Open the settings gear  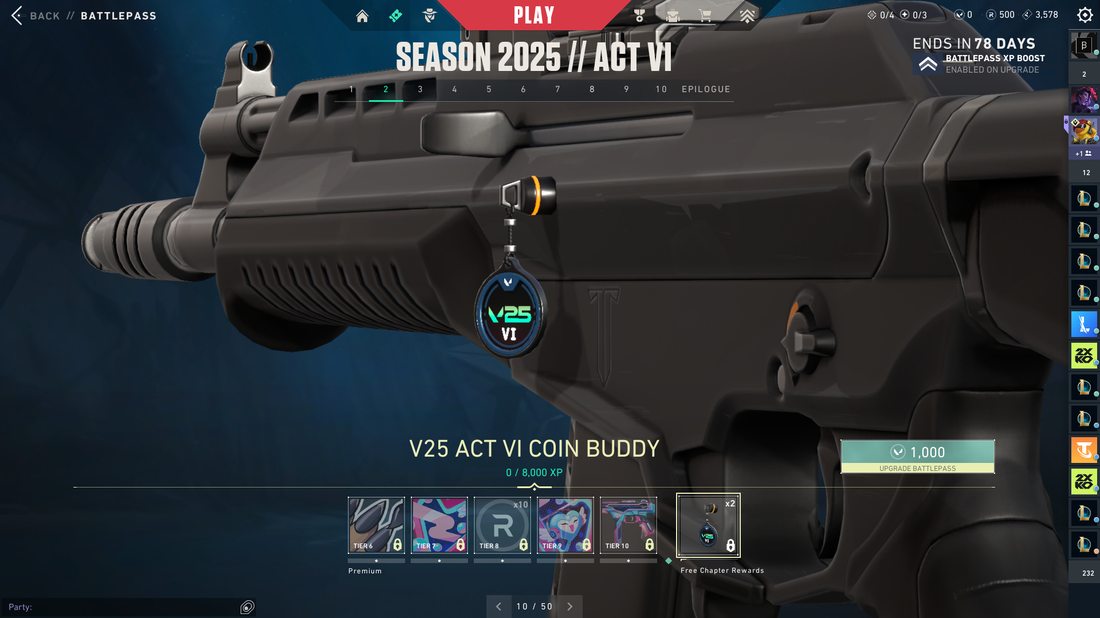pyautogui.click(x=1085, y=15)
